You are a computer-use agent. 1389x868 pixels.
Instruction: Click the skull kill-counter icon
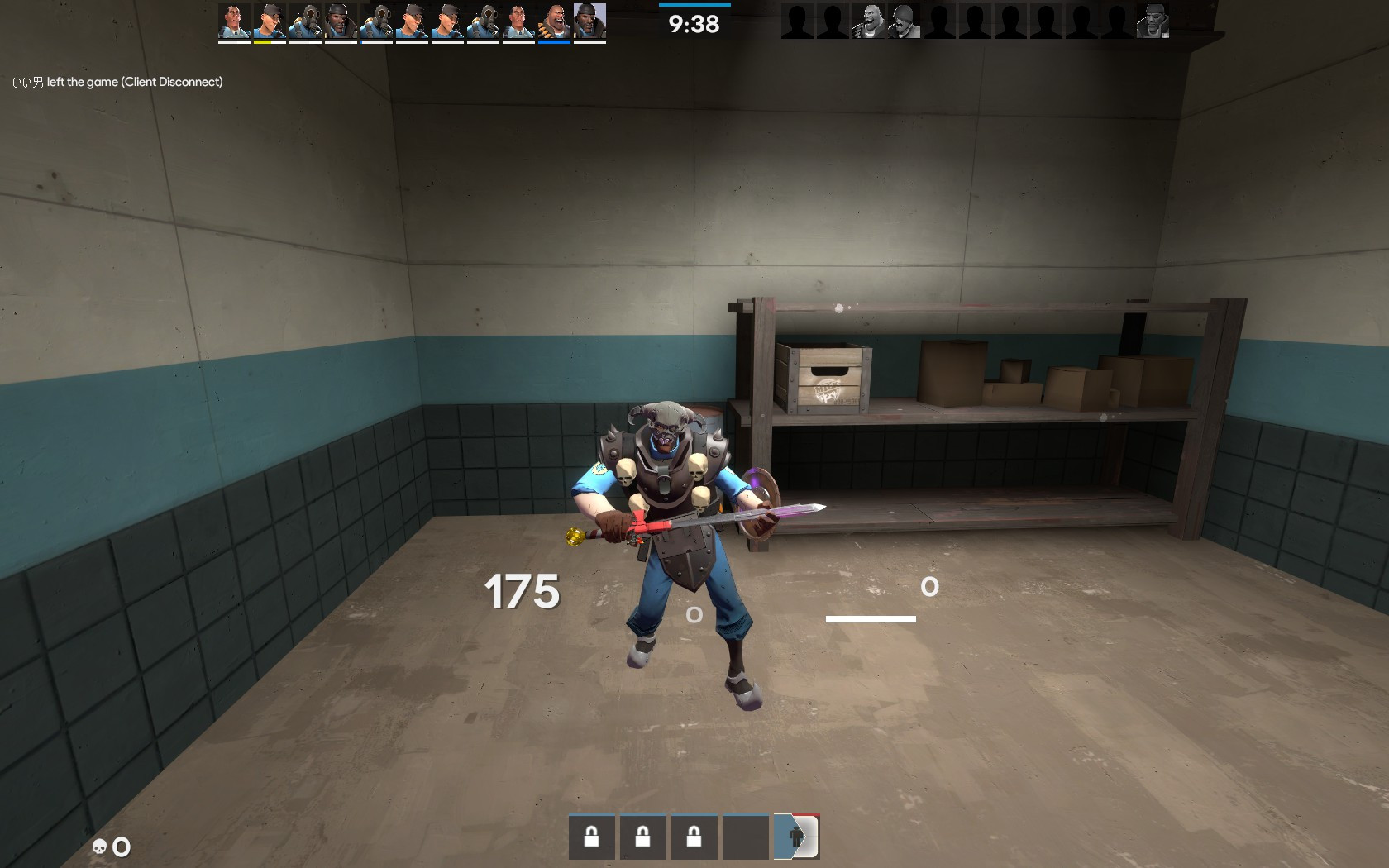pyautogui.click(x=98, y=847)
